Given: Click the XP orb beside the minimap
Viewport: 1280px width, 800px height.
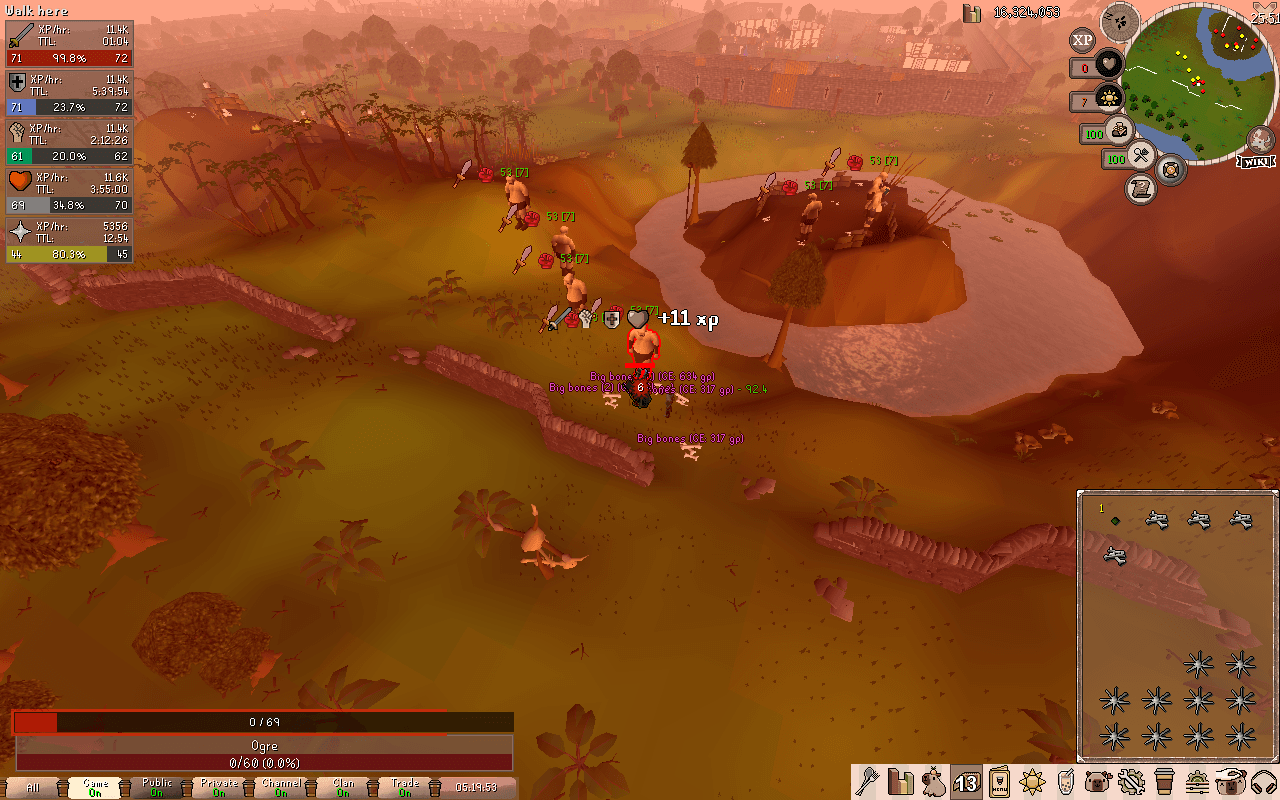Looking at the screenshot, I should (1082, 40).
